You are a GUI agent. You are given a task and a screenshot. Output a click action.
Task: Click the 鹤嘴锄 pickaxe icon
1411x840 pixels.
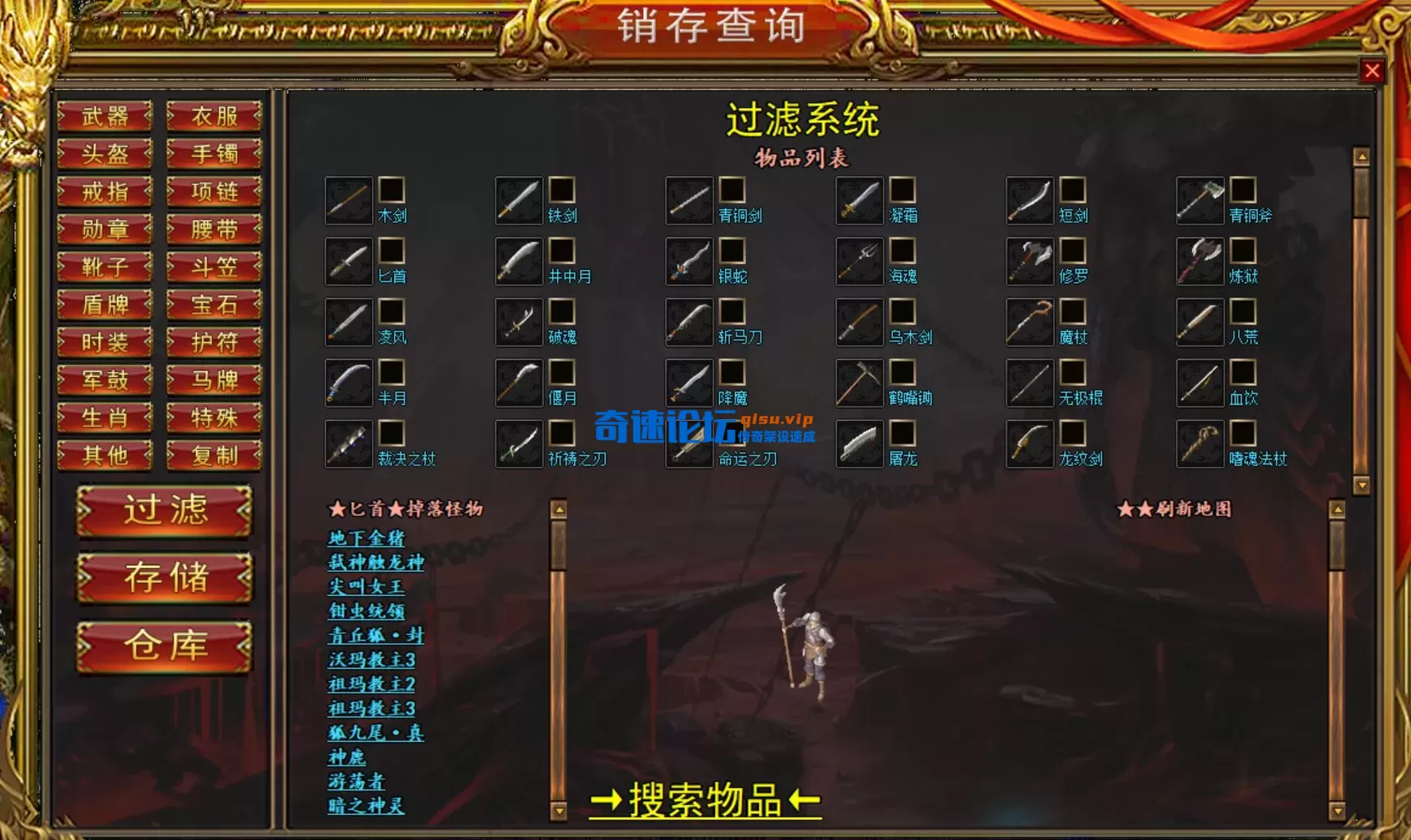click(x=860, y=381)
